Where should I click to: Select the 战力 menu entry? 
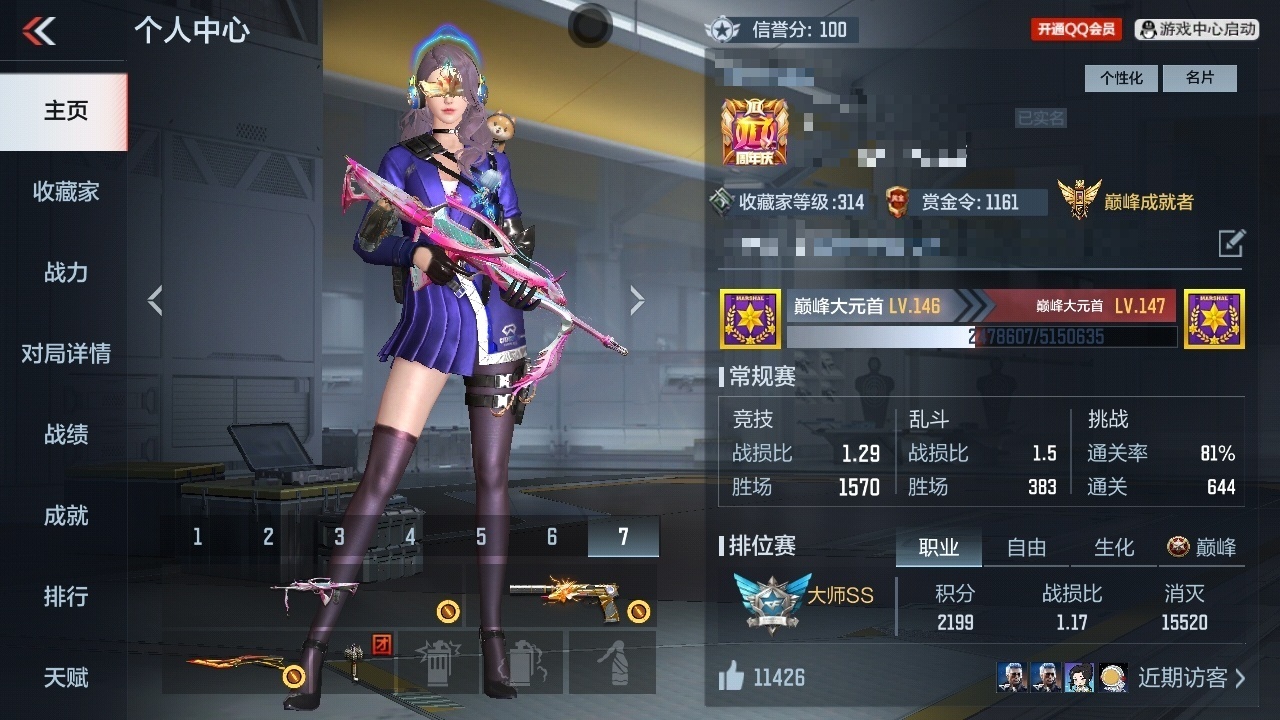(x=65, y=272)
